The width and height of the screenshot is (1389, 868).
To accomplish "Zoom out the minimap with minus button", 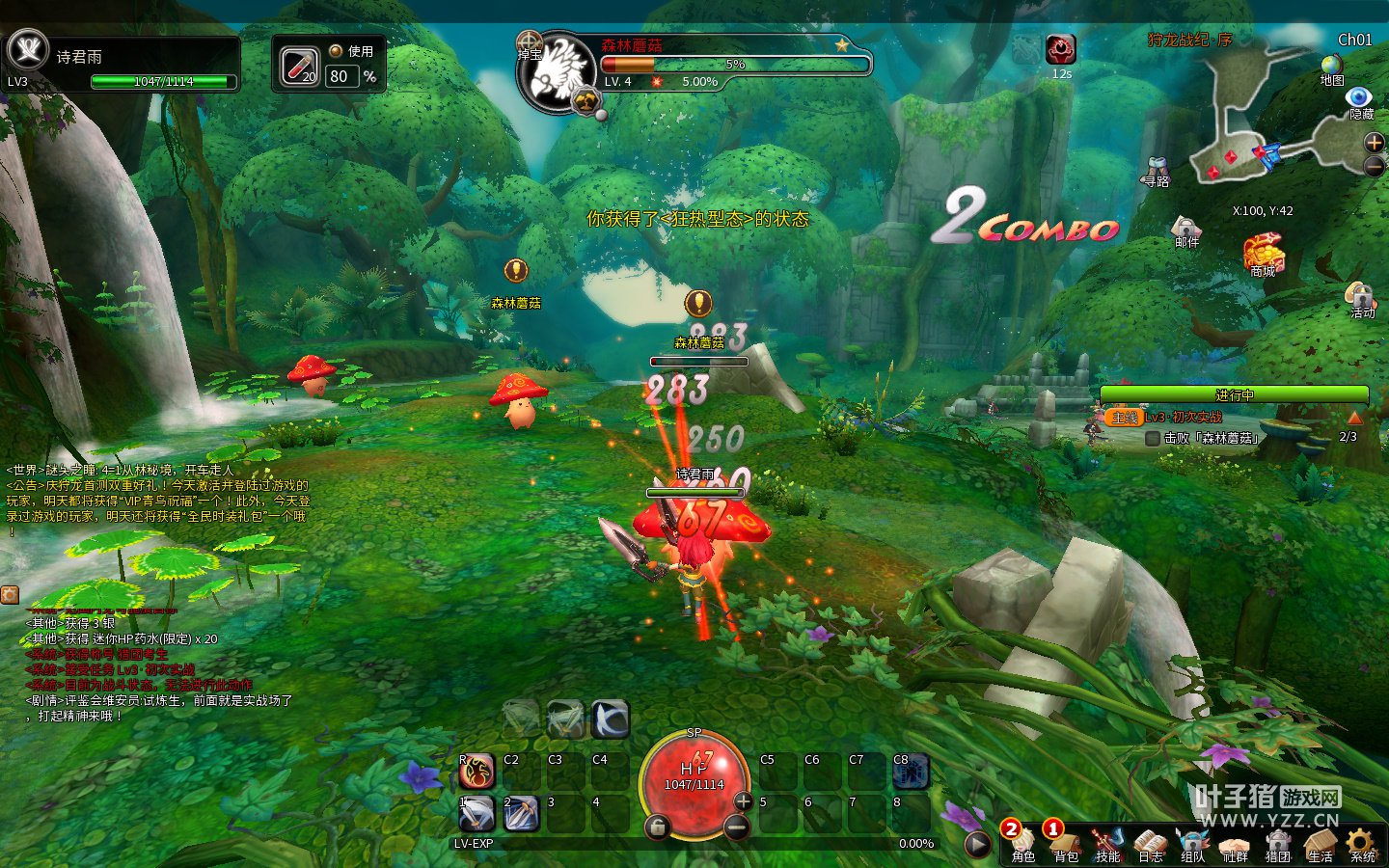I will (1375, 166).
